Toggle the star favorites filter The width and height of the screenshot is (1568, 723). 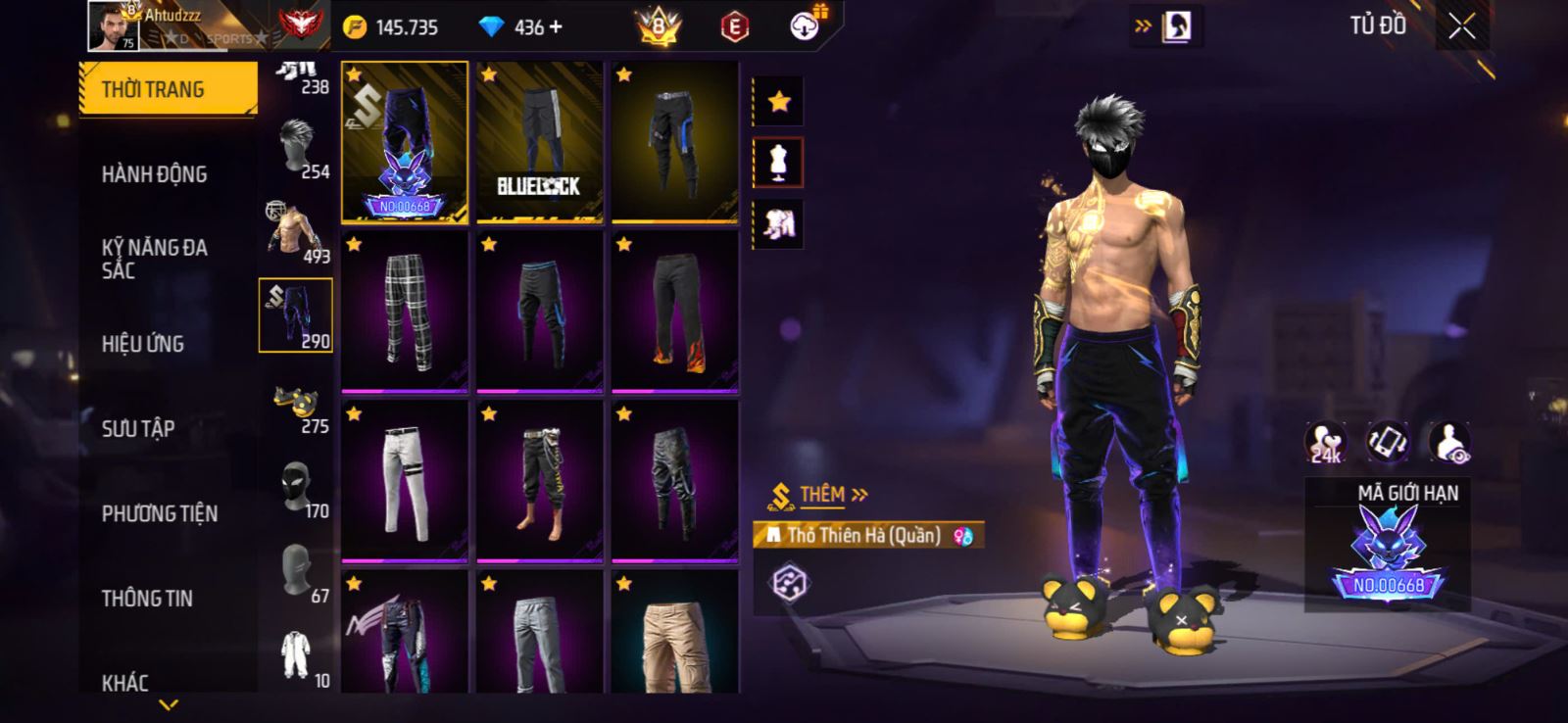point(779,102)
